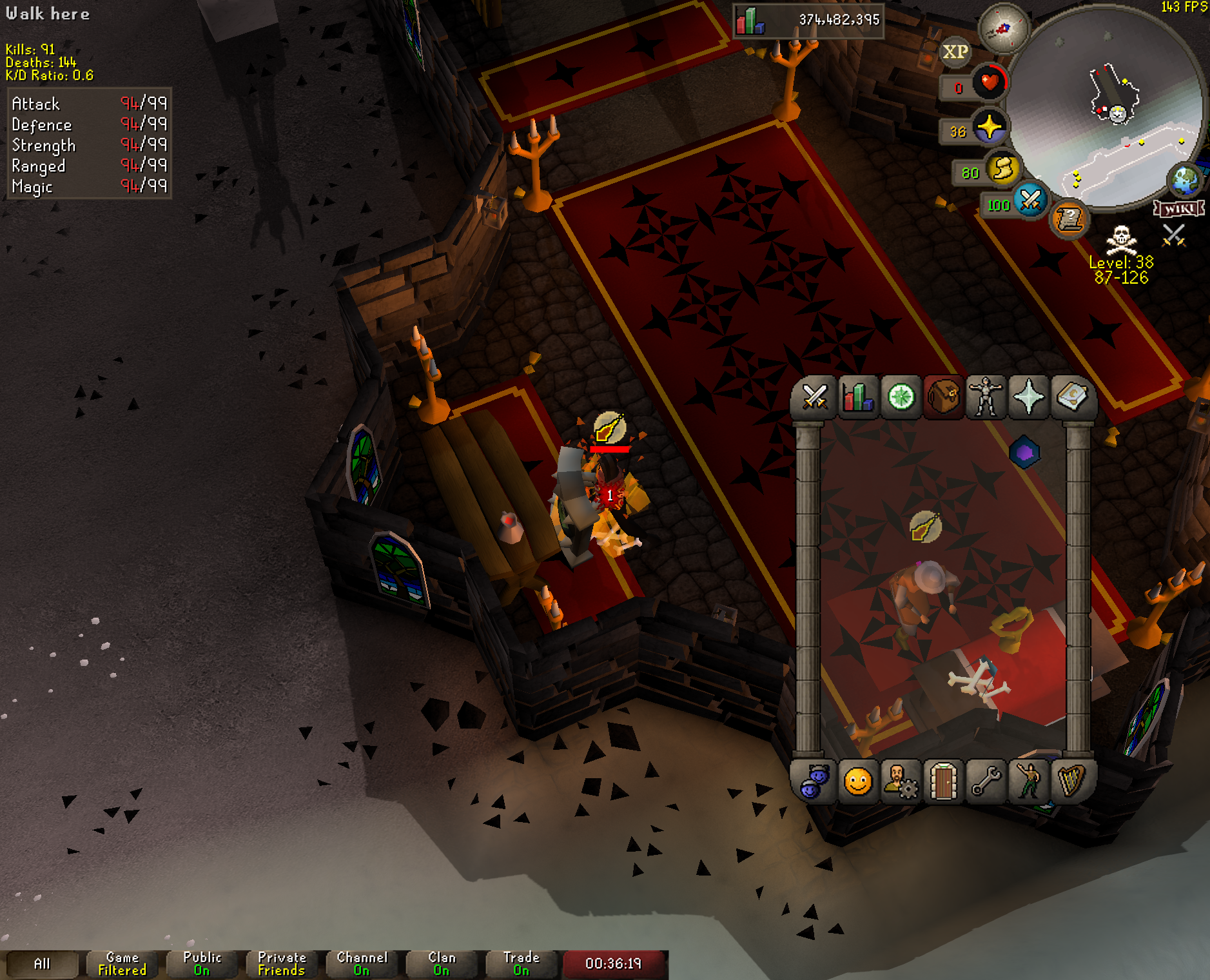The height and width of the screenshot is (980, 1210).
Task: Open the smiley face Friends List tab
Action: [x=858, y=782]
